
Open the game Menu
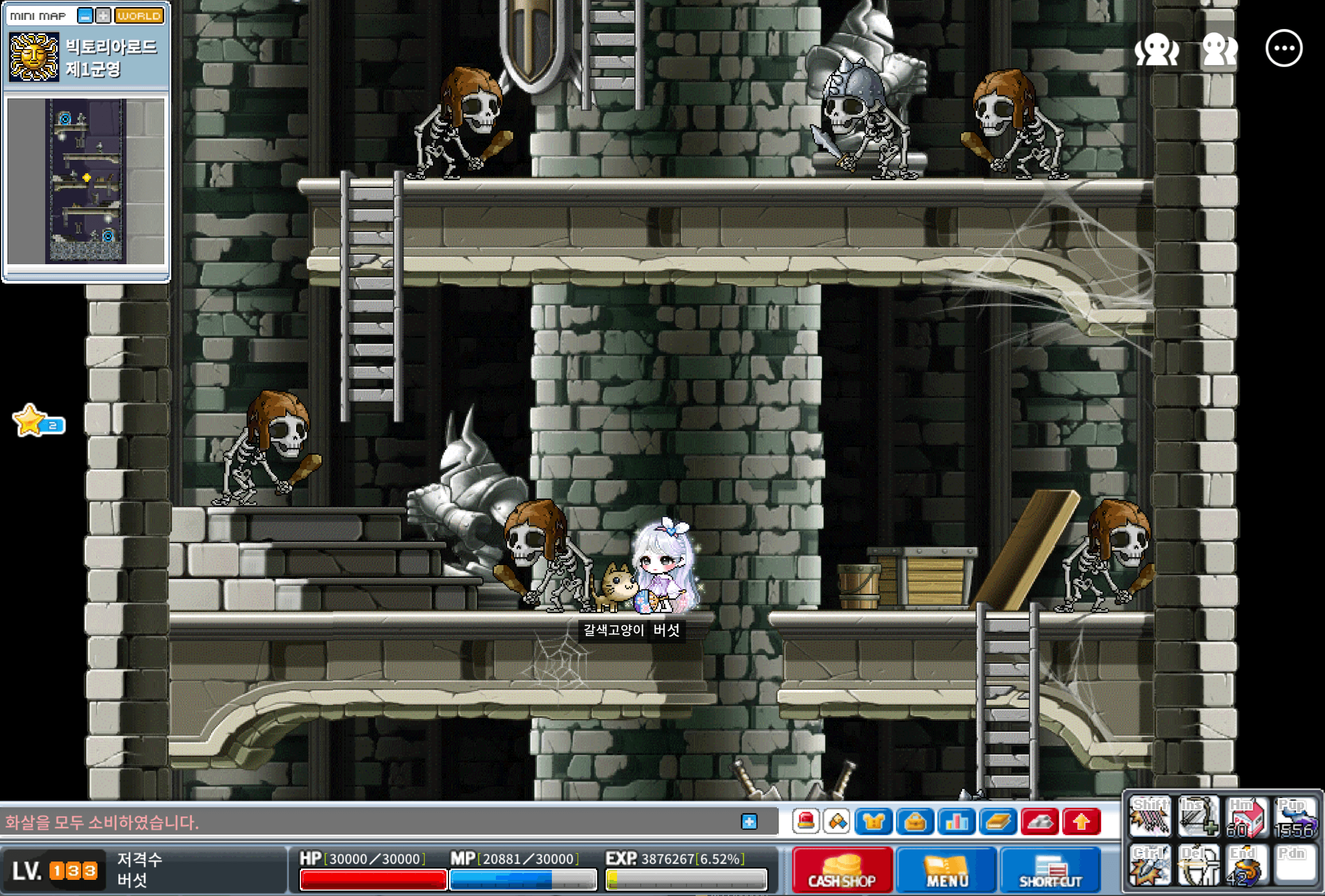[x=947, y=870]
